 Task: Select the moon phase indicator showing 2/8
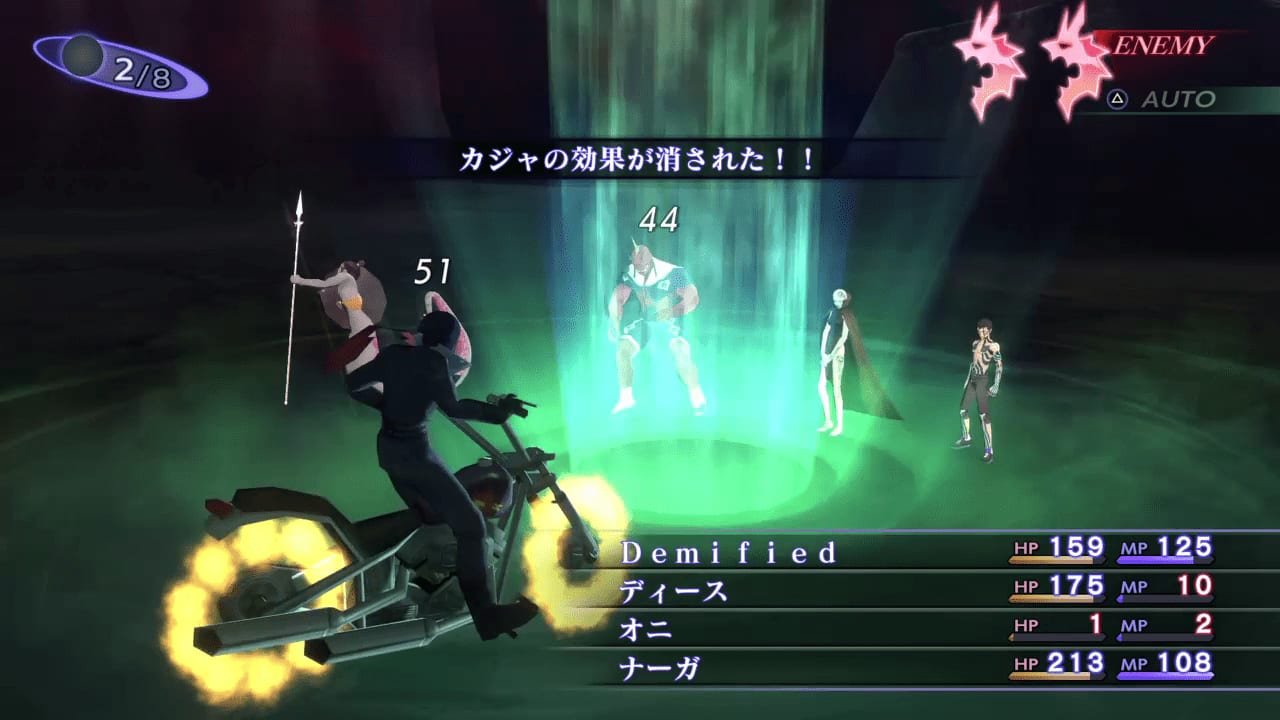pyautogui.click(x=105, y=60)
